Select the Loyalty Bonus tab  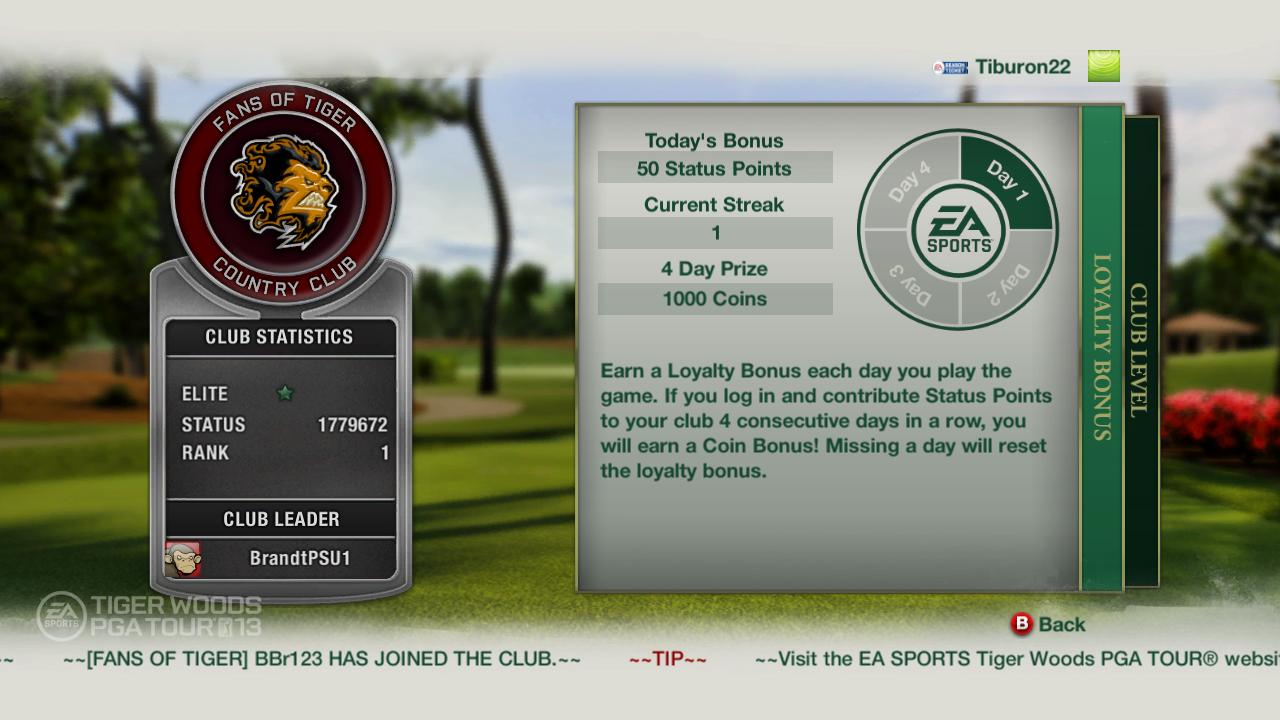point(1102,347)
